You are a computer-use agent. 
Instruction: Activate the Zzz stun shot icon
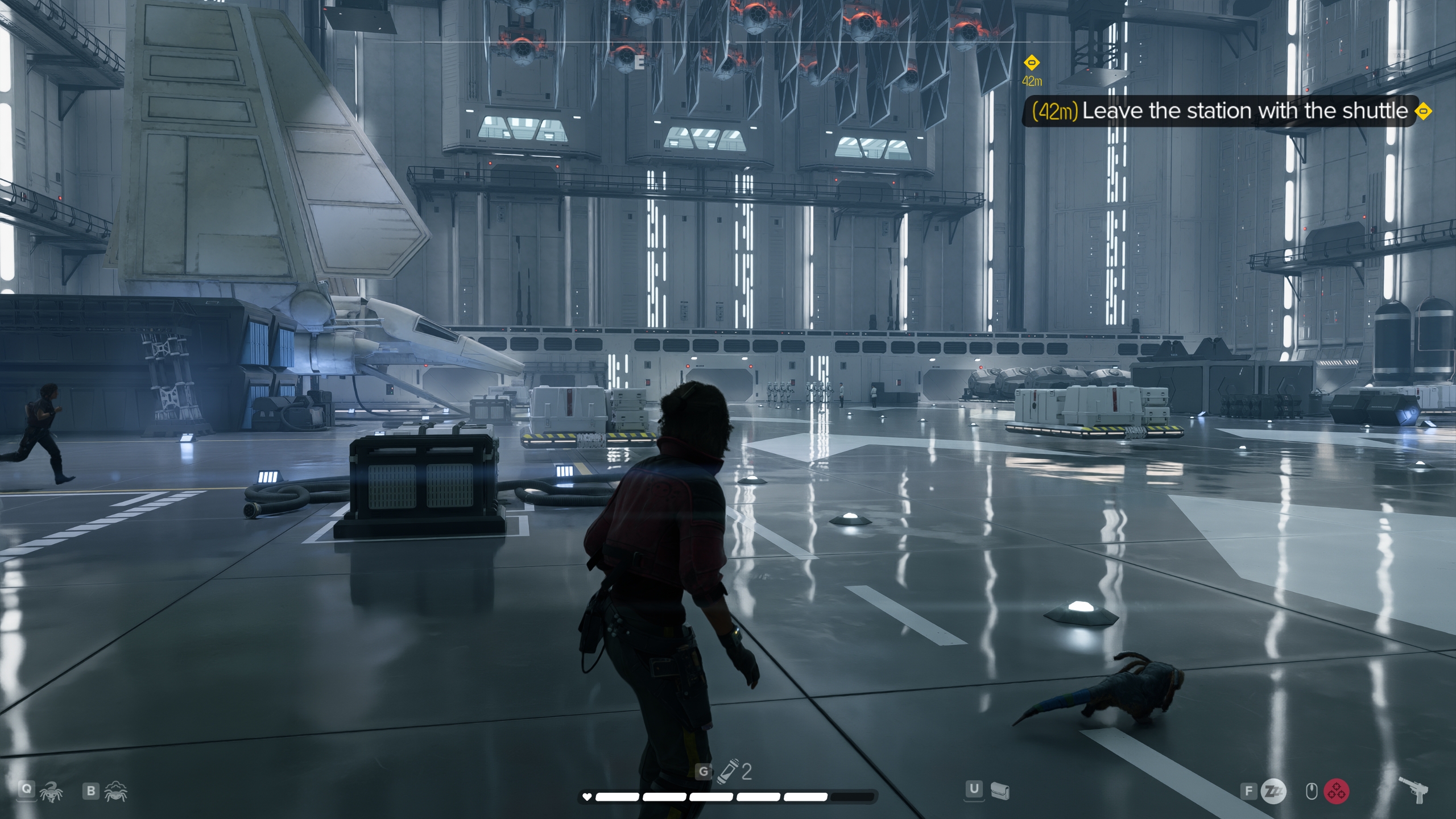1272,791
